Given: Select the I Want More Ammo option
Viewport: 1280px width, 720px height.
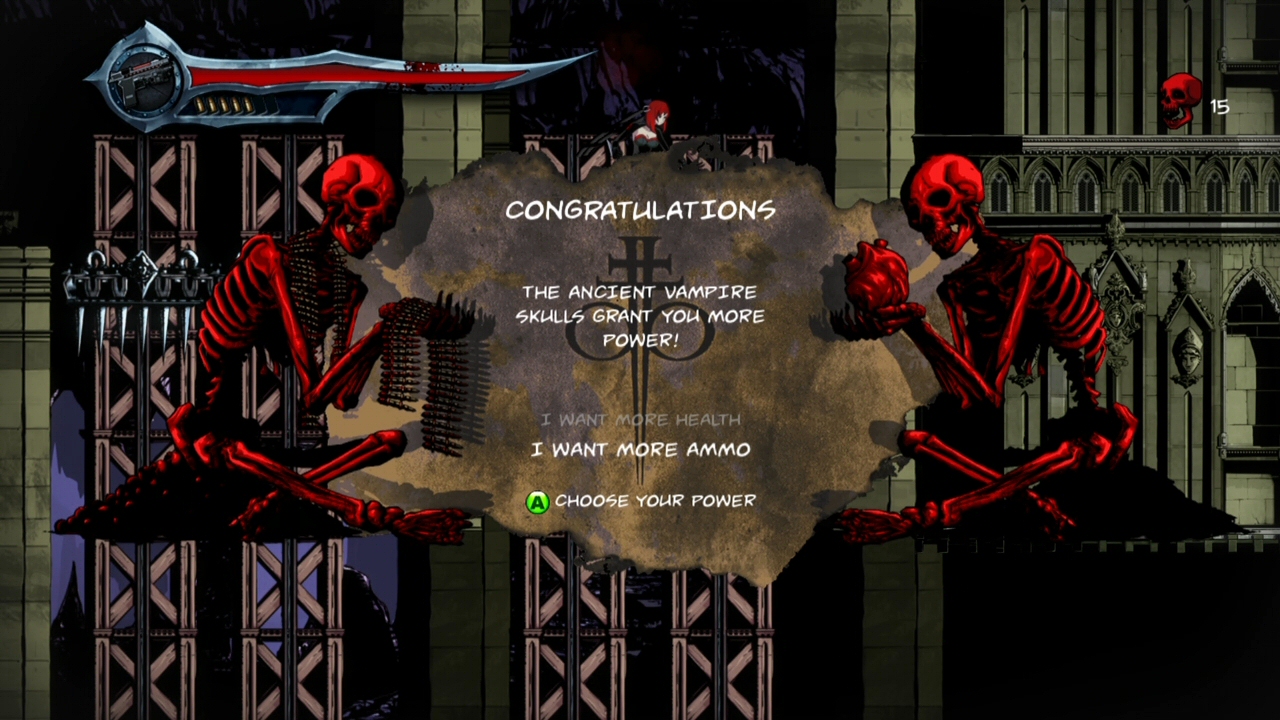Looking at the screenshot, I should [x=640, y=450].
